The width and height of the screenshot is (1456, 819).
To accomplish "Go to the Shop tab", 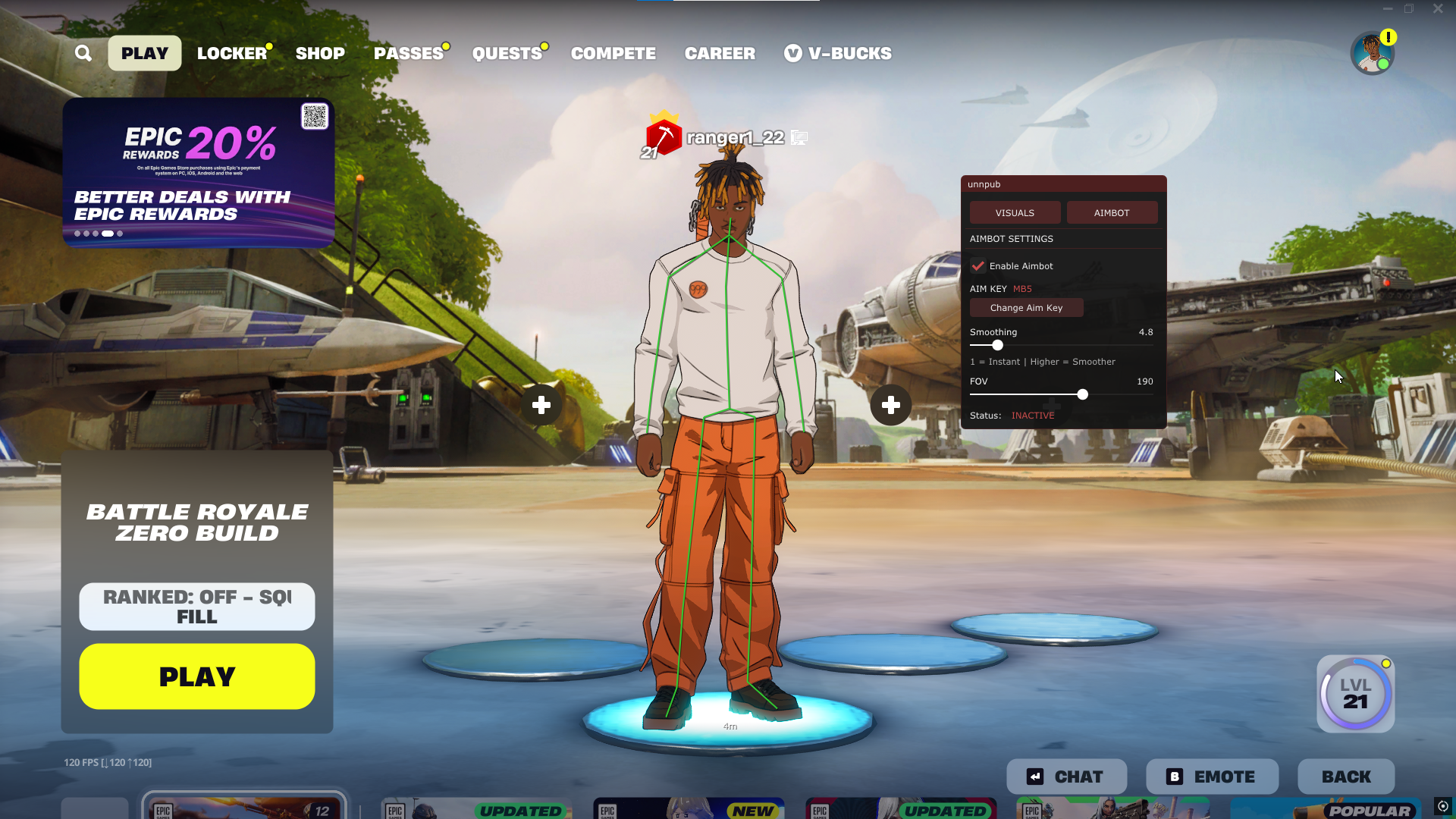I will coord(320,53).
